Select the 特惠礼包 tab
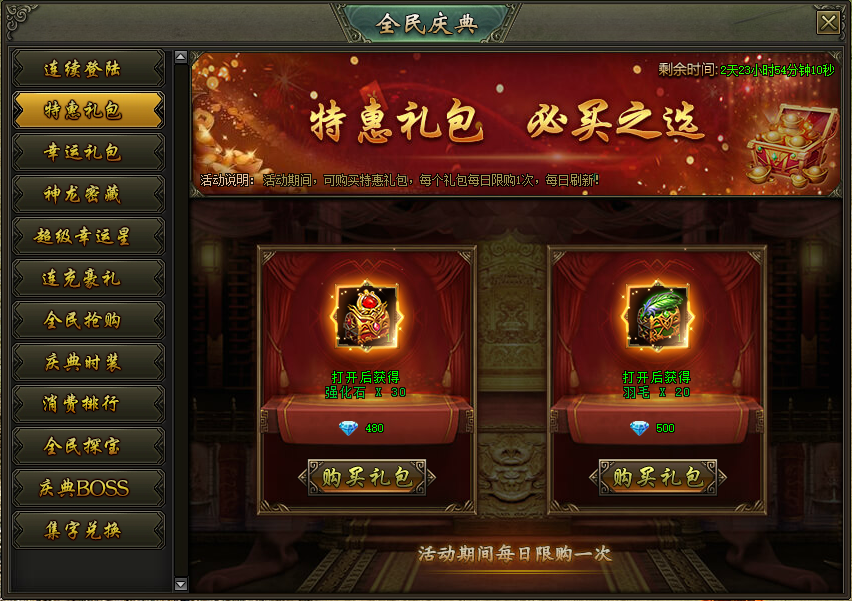Screen dimensions: 852x601 point(88,111)
